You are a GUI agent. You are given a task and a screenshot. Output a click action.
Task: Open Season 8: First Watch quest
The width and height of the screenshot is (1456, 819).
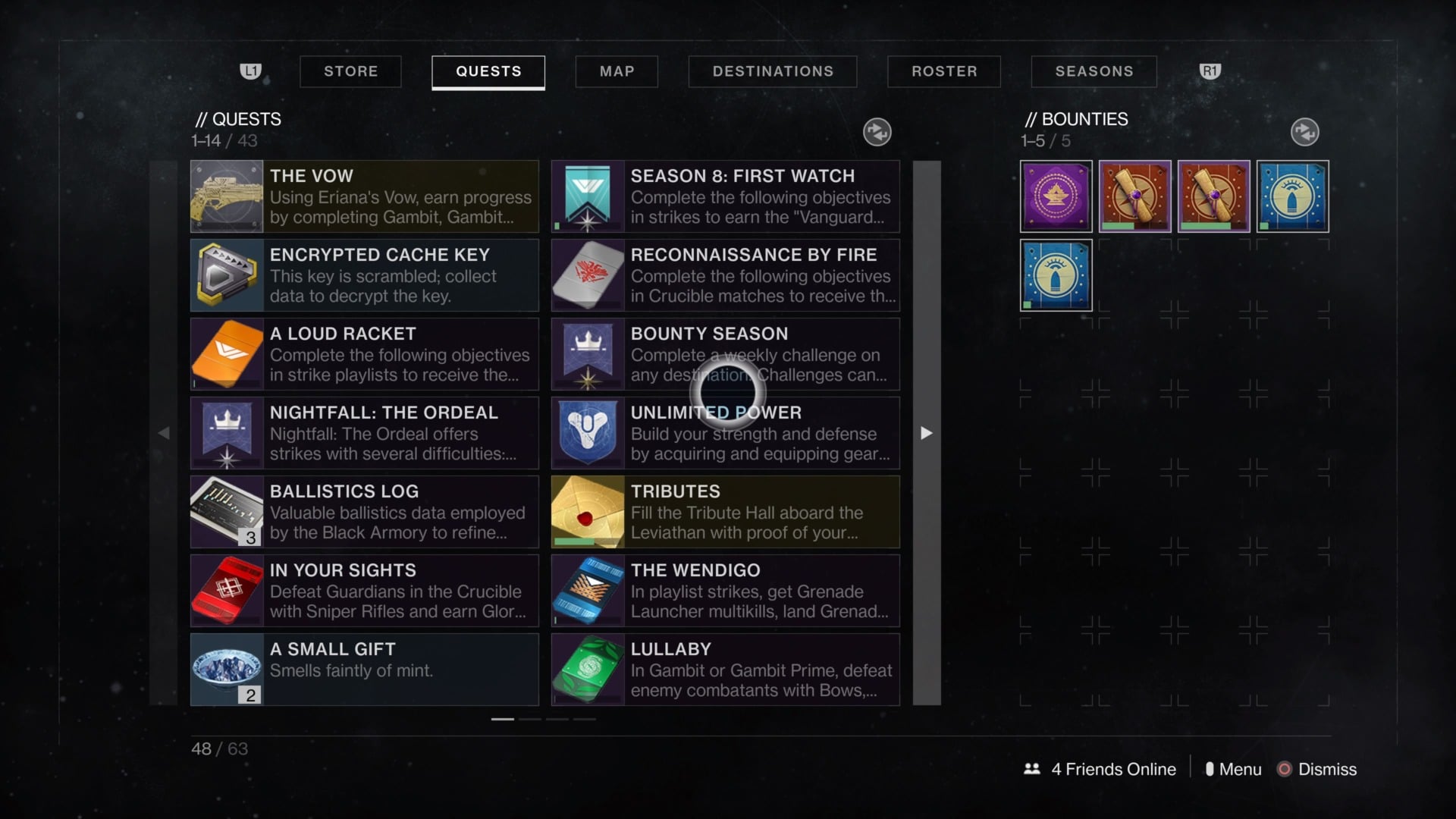click(x=726, y=196)
